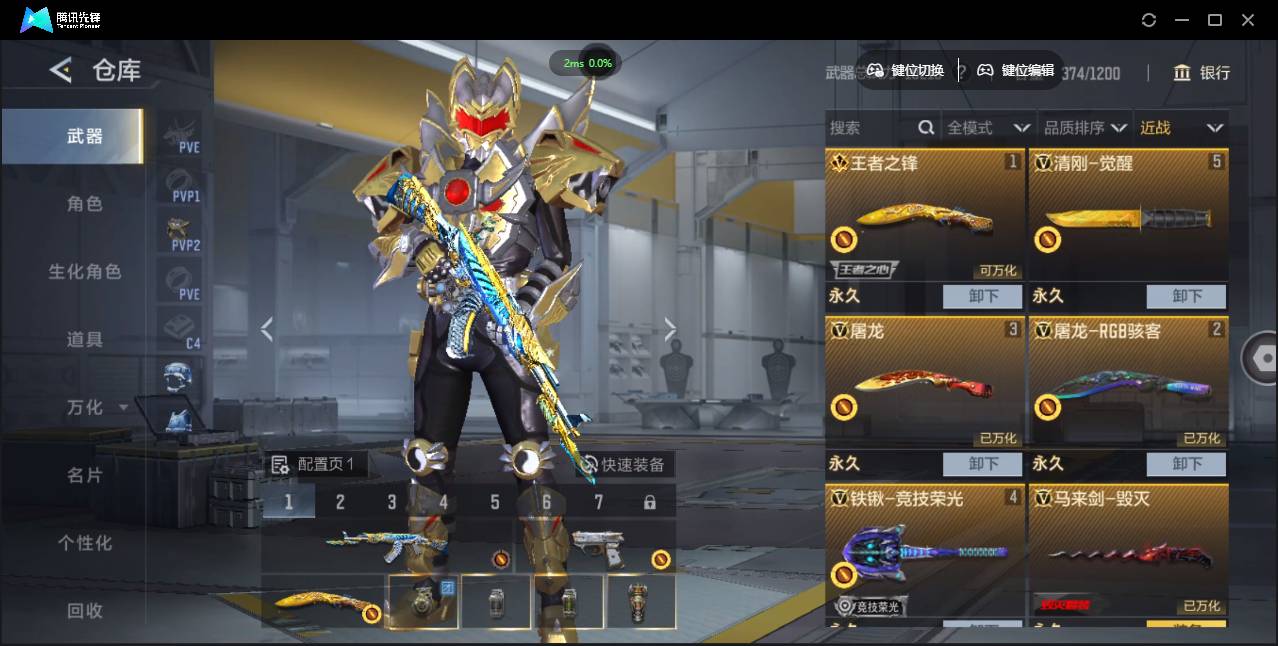Select the 铁锹-竞技荣光 shovel card

pyautogui.click(x=925, y=551)
